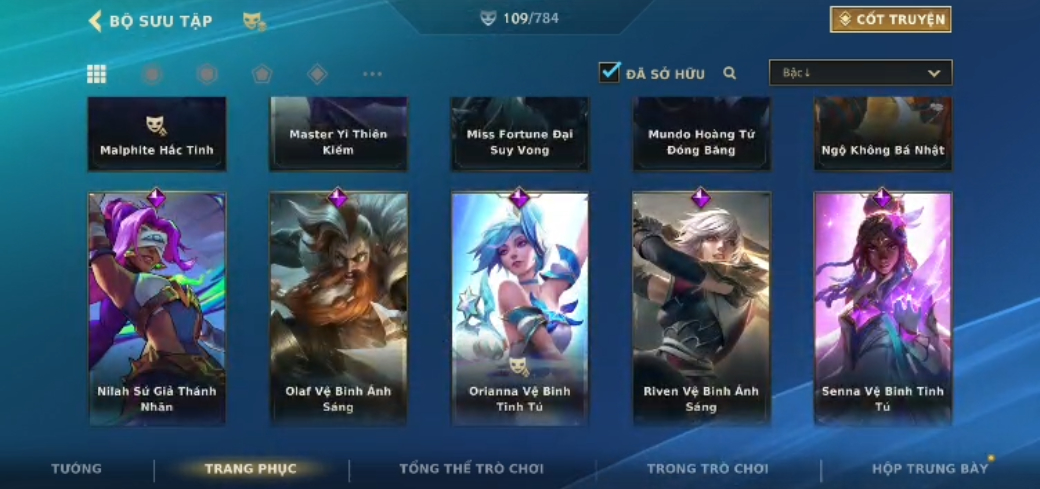Image resolution: width=1040 pixels, height=489 pixels.
Task: Toggle the Đã Sở Hữu checkbox
Action: point(609,73)
